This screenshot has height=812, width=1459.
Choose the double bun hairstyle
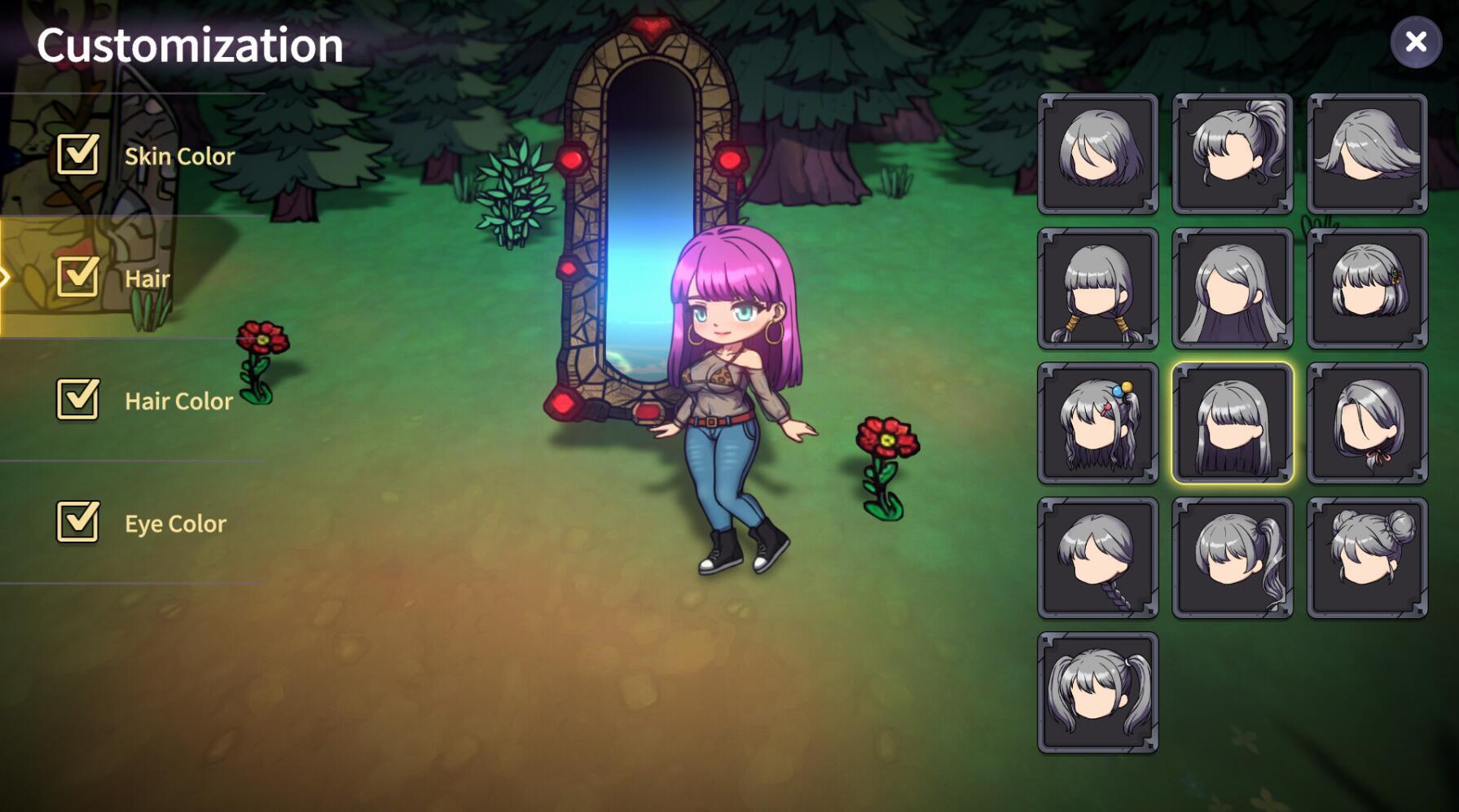(x=1367, y=557)
